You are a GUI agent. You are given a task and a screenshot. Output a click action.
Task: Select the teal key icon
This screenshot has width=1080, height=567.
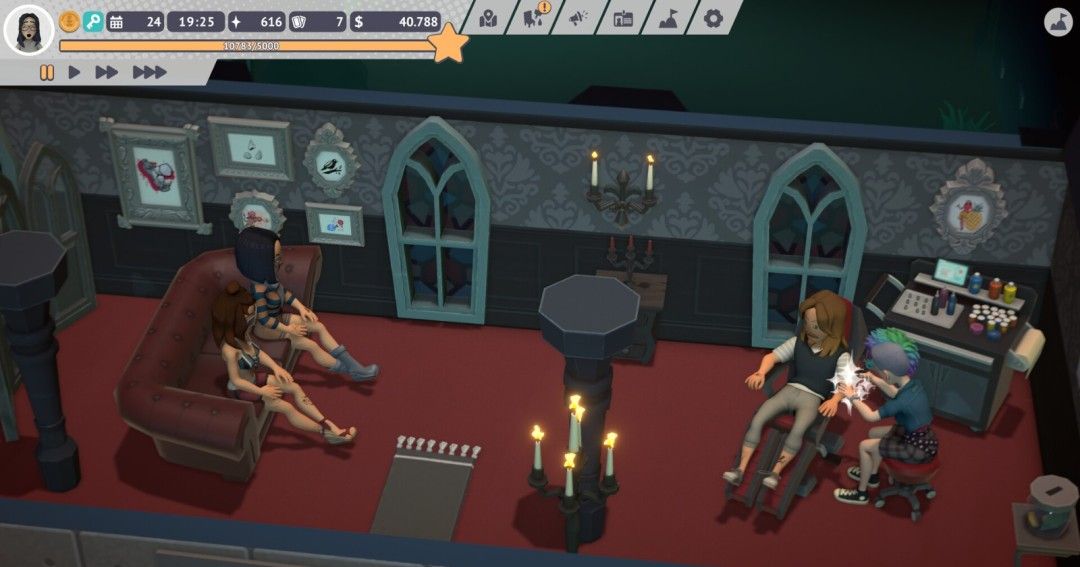point(93,21)
